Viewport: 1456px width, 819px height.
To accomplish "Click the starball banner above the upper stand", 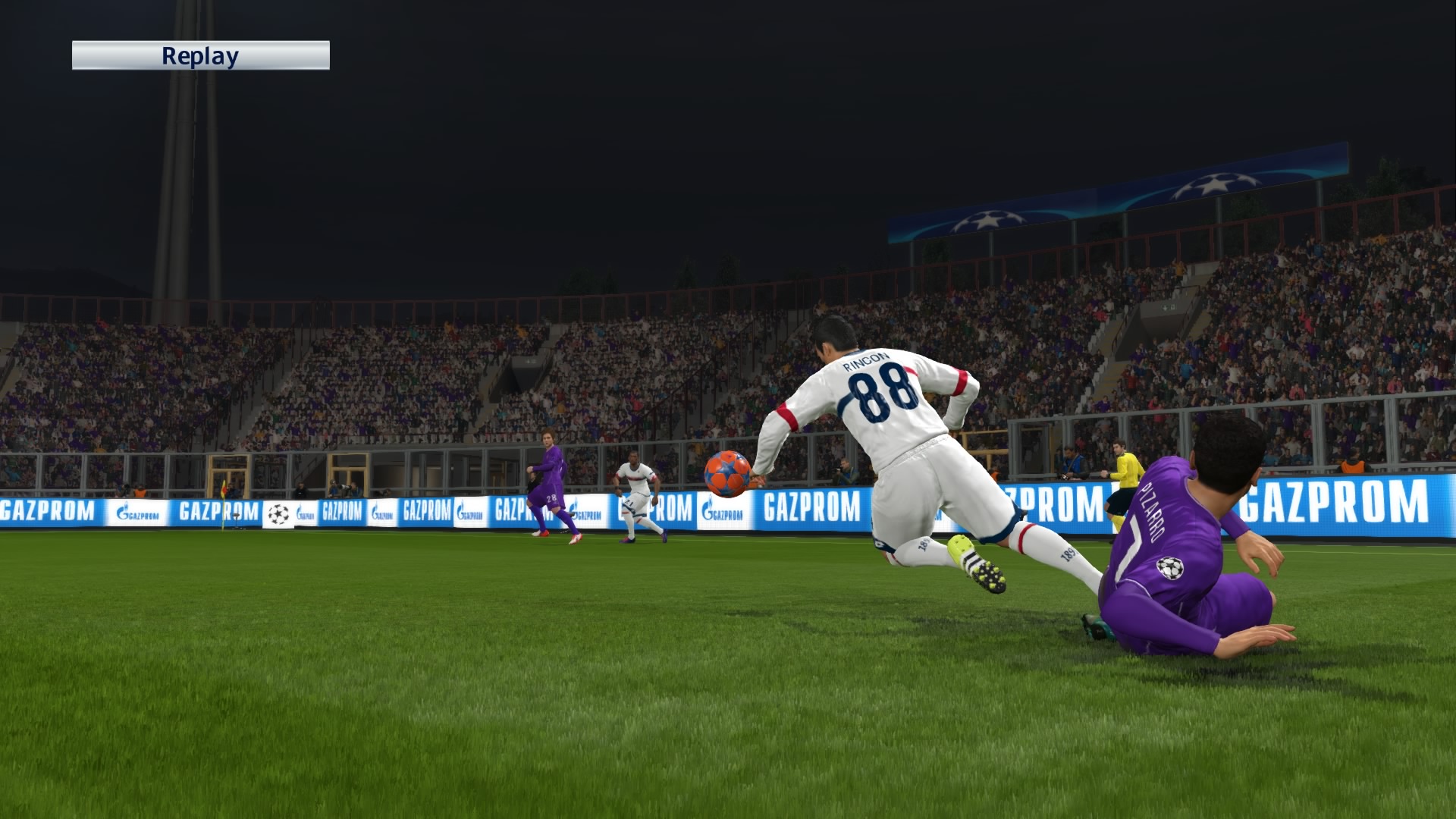I will [x=989, y=220].
